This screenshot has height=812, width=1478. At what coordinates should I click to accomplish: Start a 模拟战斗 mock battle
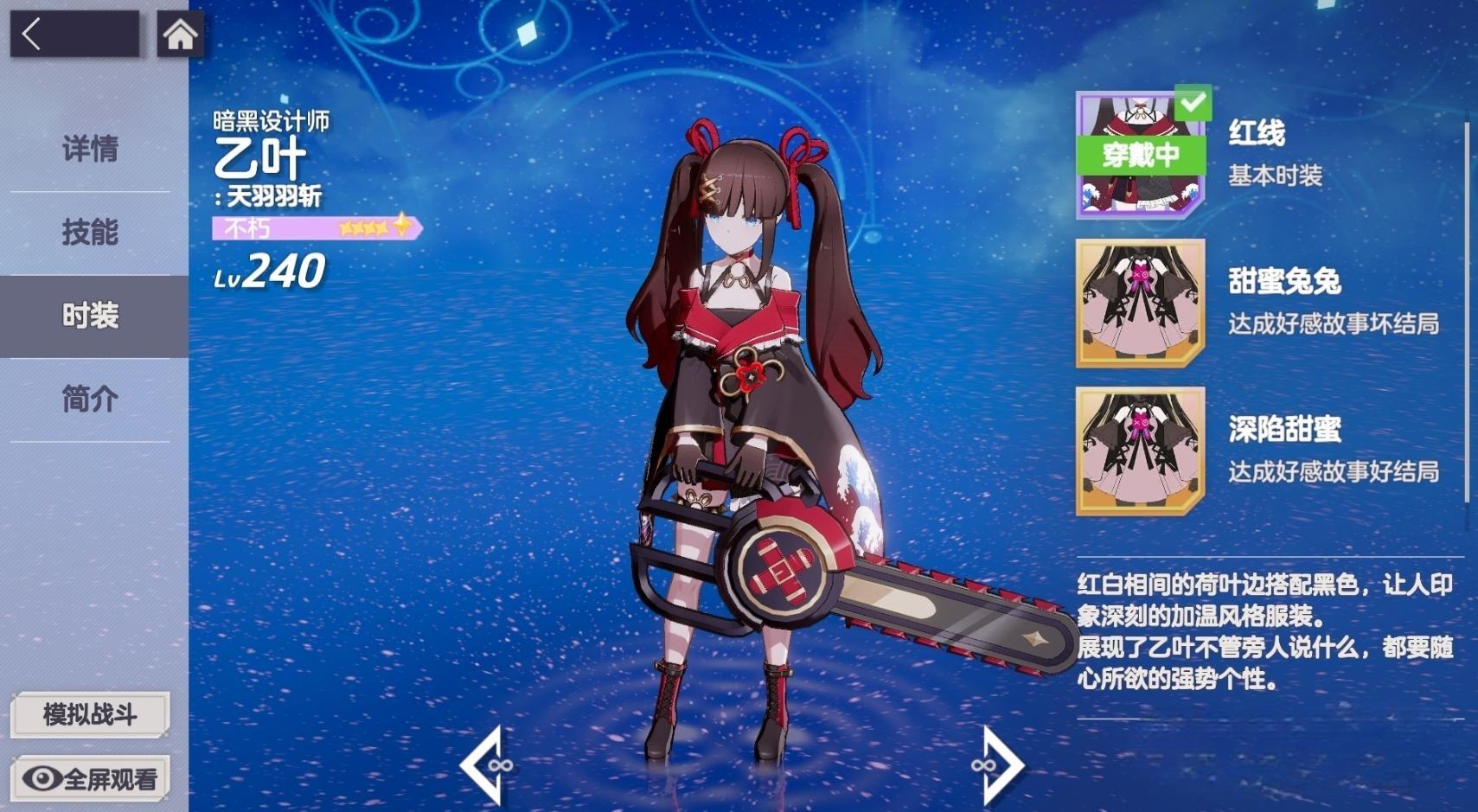coord(89,714)
